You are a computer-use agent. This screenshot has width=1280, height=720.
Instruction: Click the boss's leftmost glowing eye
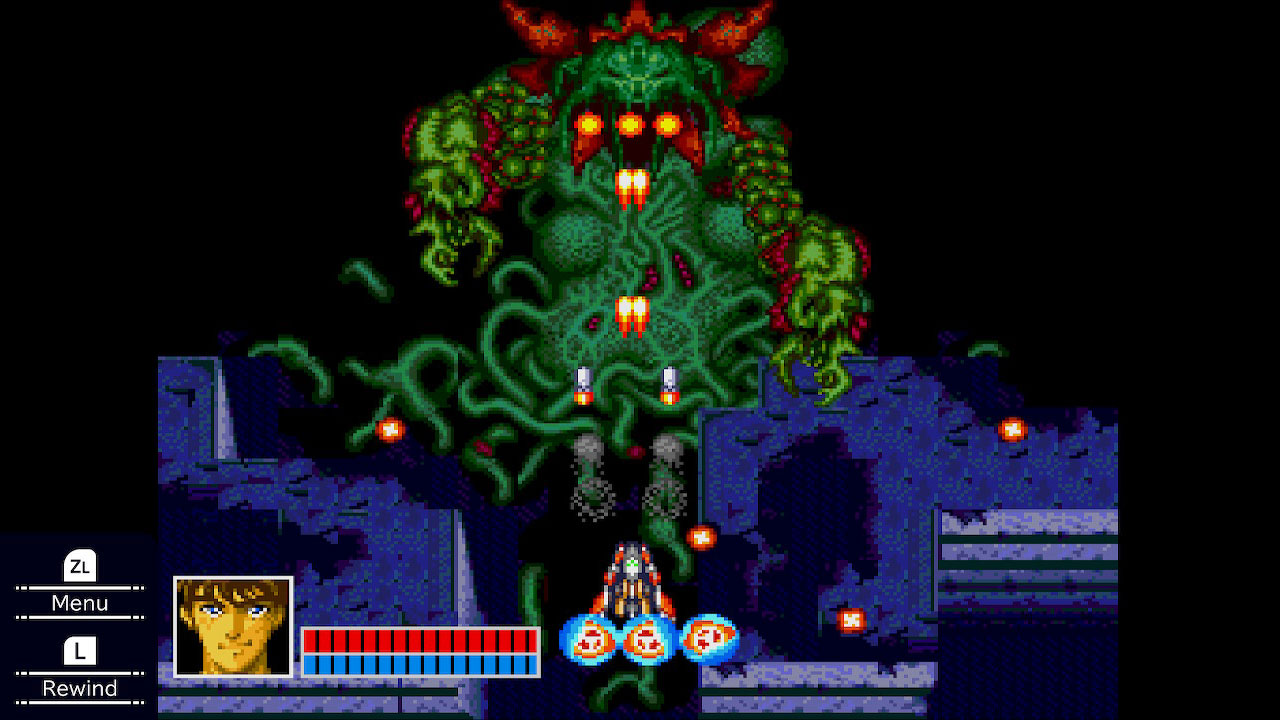tap(587, 123)
